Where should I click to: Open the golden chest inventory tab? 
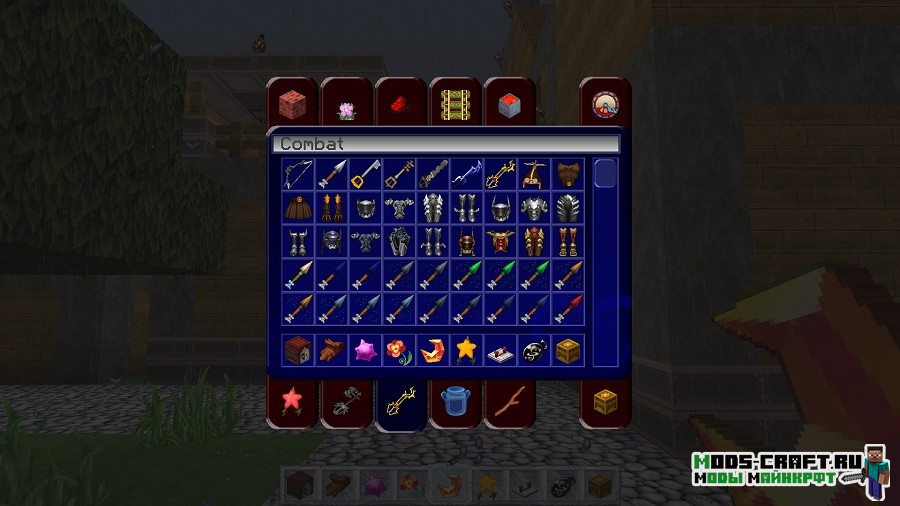(605, 402)
